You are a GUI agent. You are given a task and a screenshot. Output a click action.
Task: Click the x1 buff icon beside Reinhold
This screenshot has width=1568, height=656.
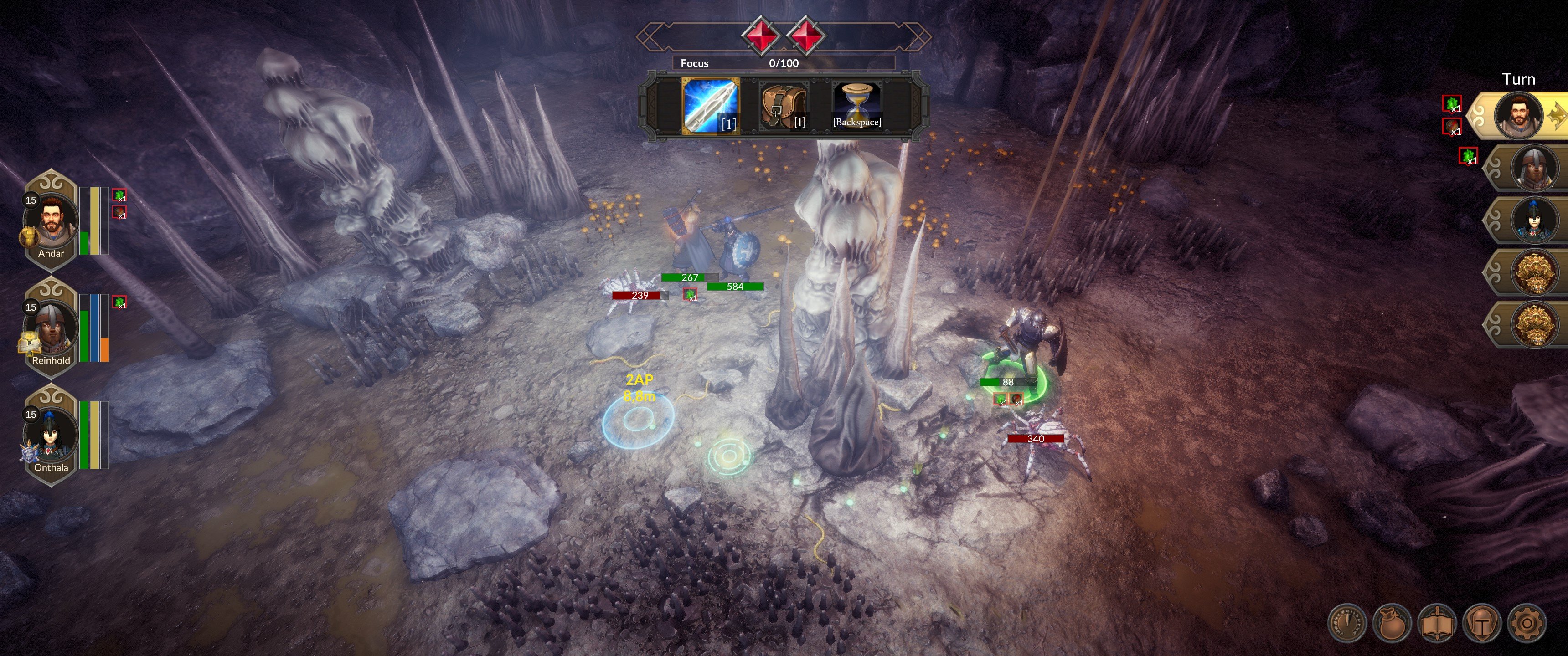pos(119,301)
